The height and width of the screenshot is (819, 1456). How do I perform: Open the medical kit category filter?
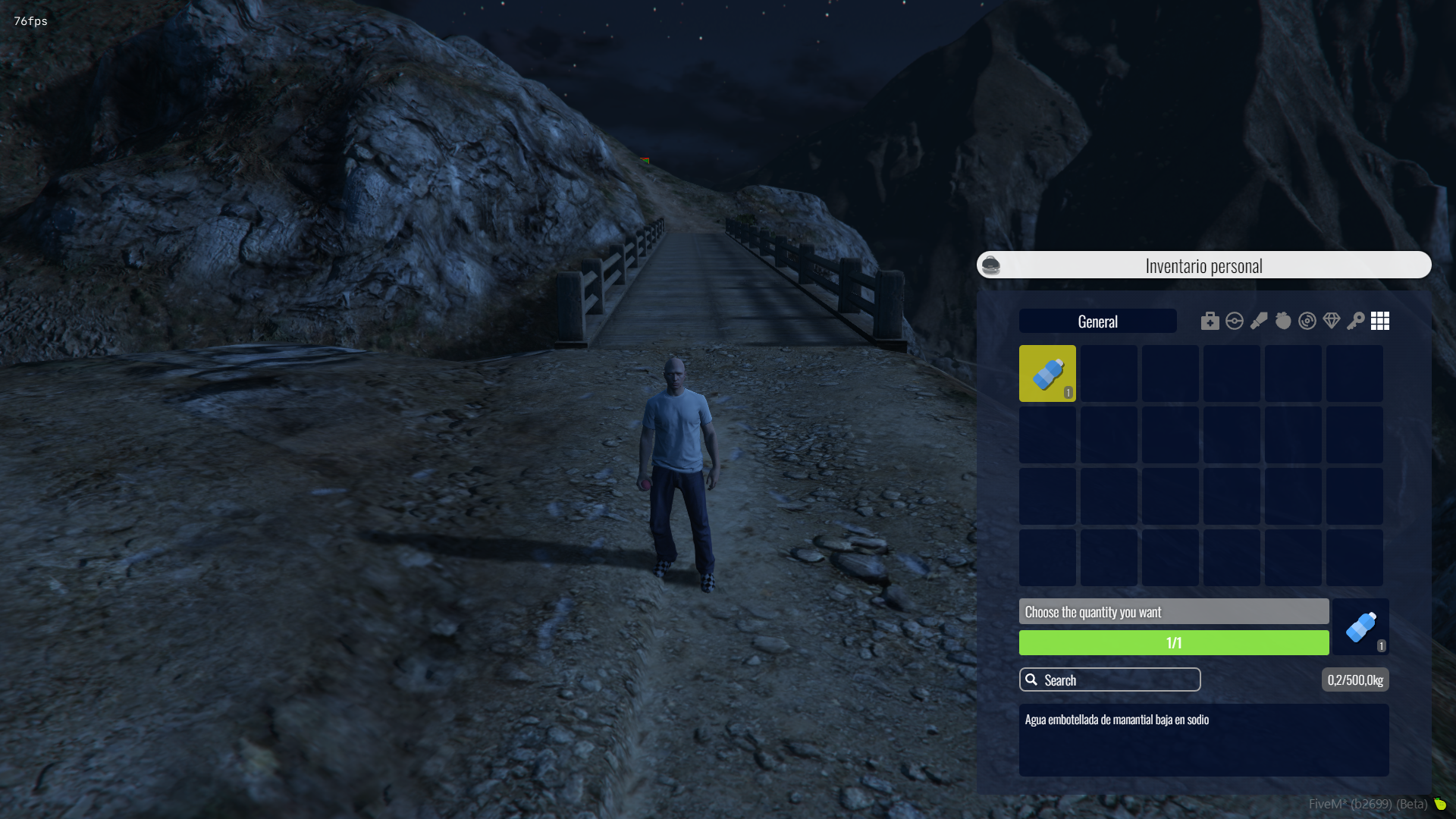coord(1210,322)
